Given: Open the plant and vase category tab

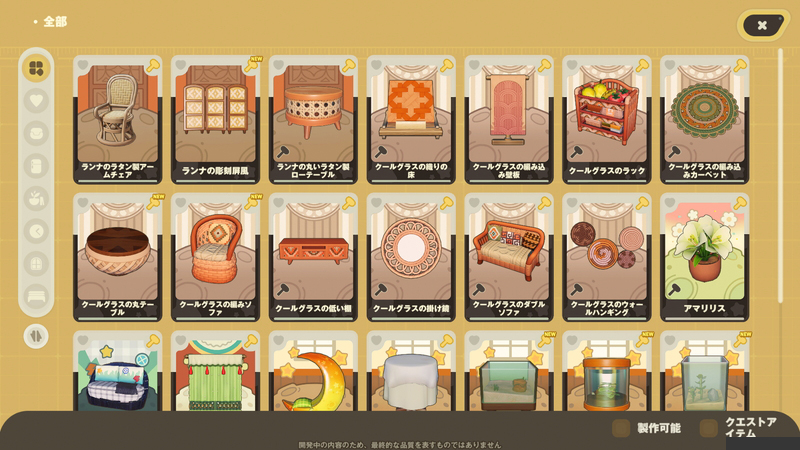Looking at the screenshot, I should 36,198.
